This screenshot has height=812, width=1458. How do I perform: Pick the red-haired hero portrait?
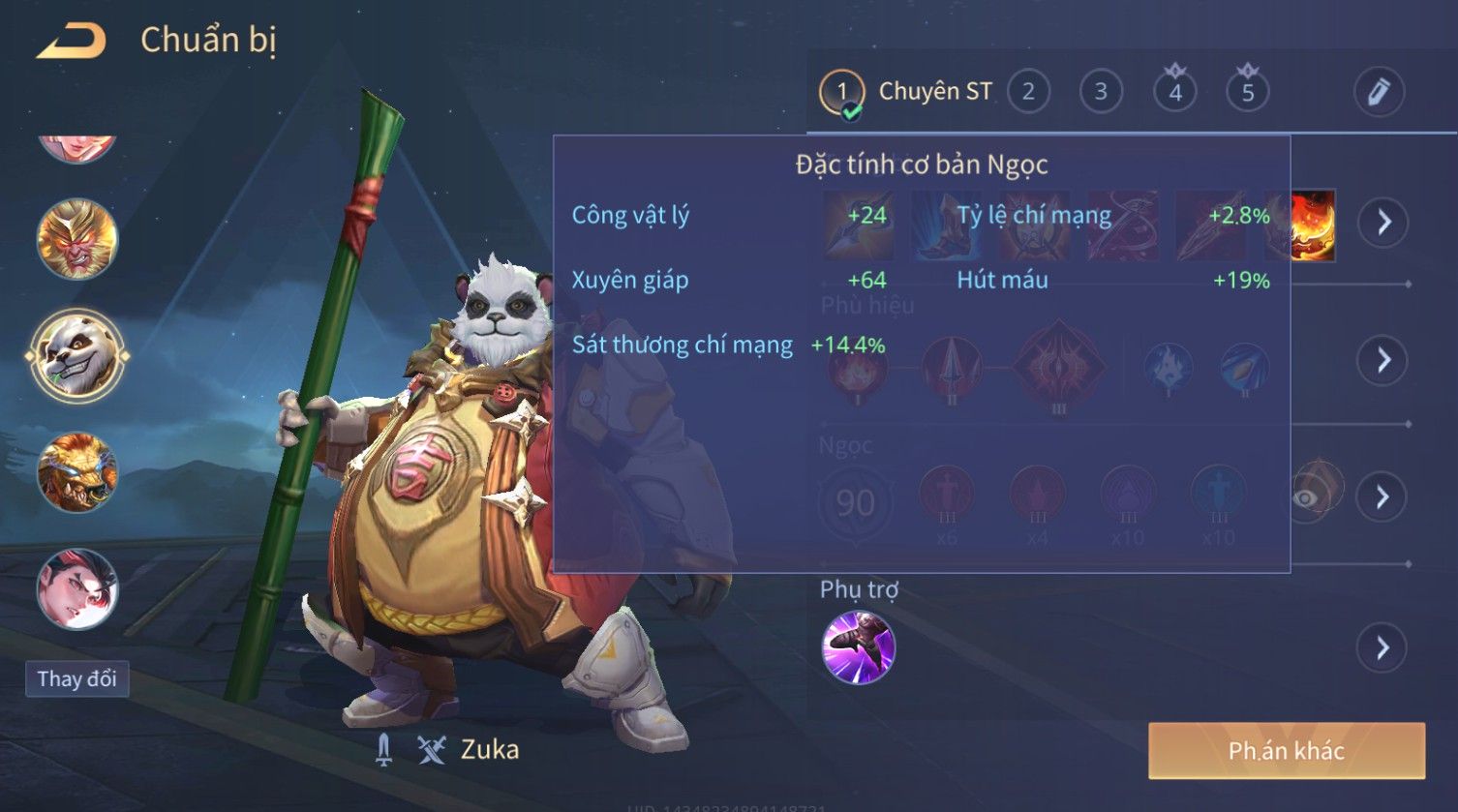pyautogui.click(x=77, y=588)
